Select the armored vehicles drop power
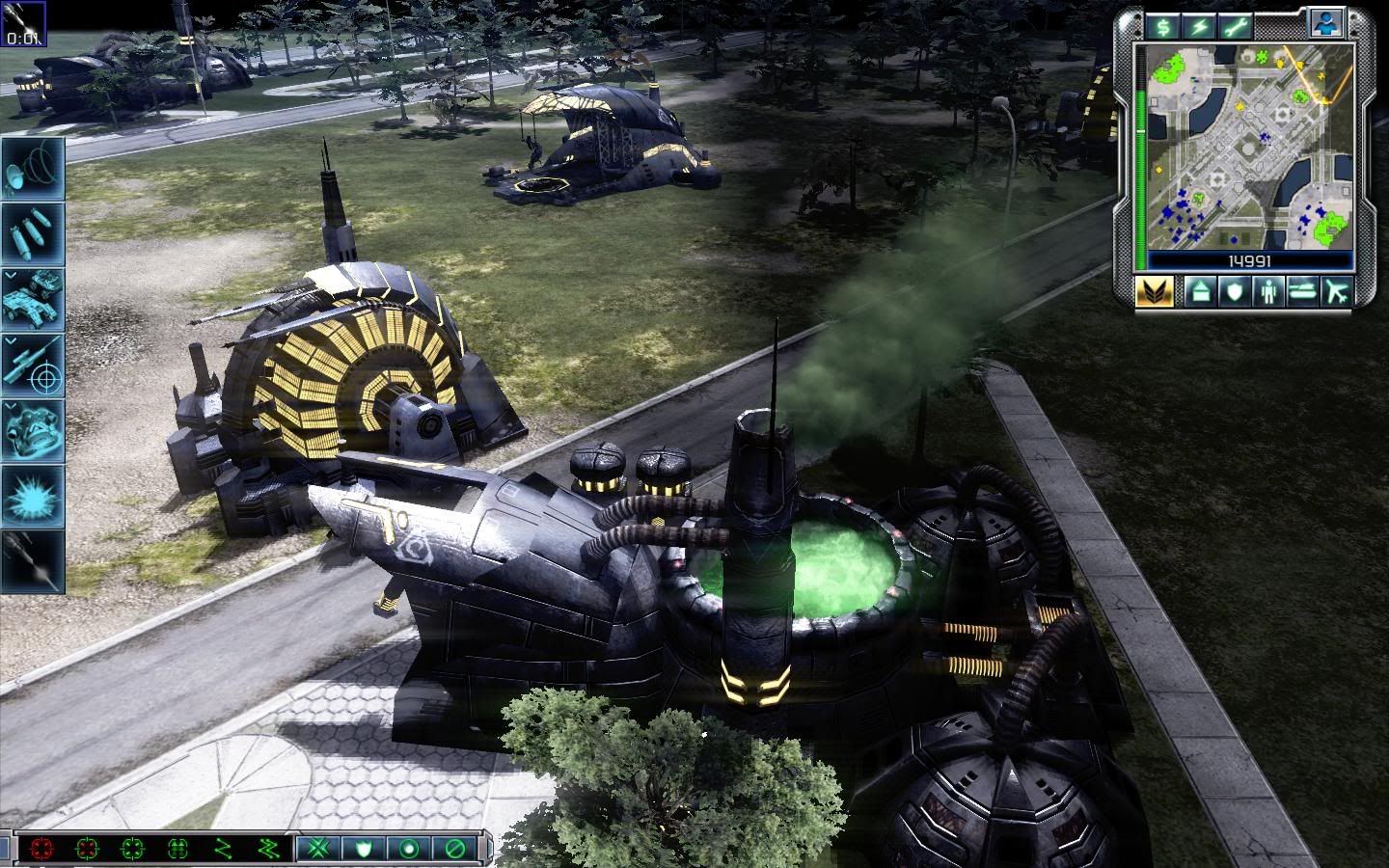 pos(33,299)
